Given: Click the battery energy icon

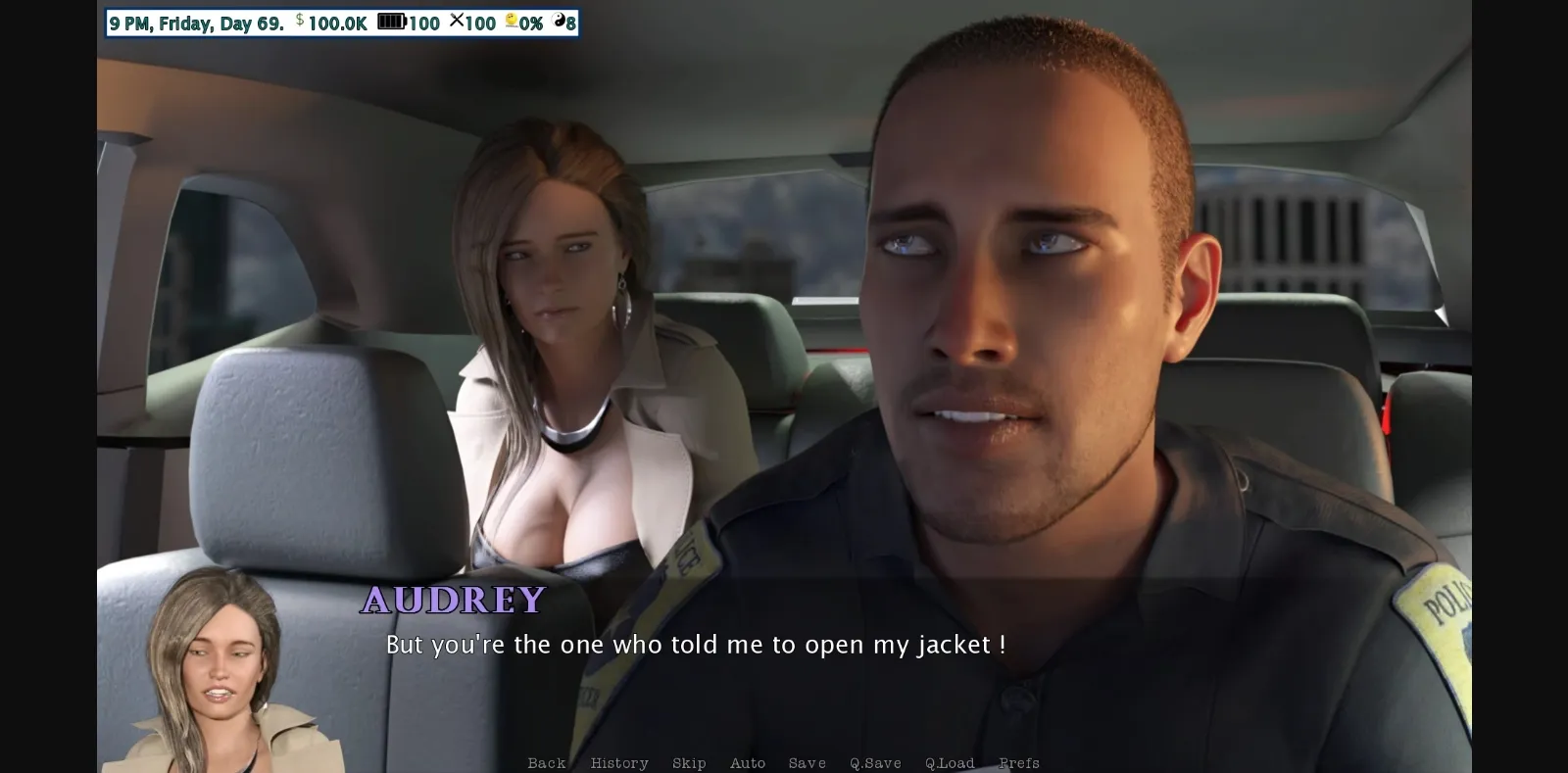Looking at the screenshot, I should pos(391,23).
